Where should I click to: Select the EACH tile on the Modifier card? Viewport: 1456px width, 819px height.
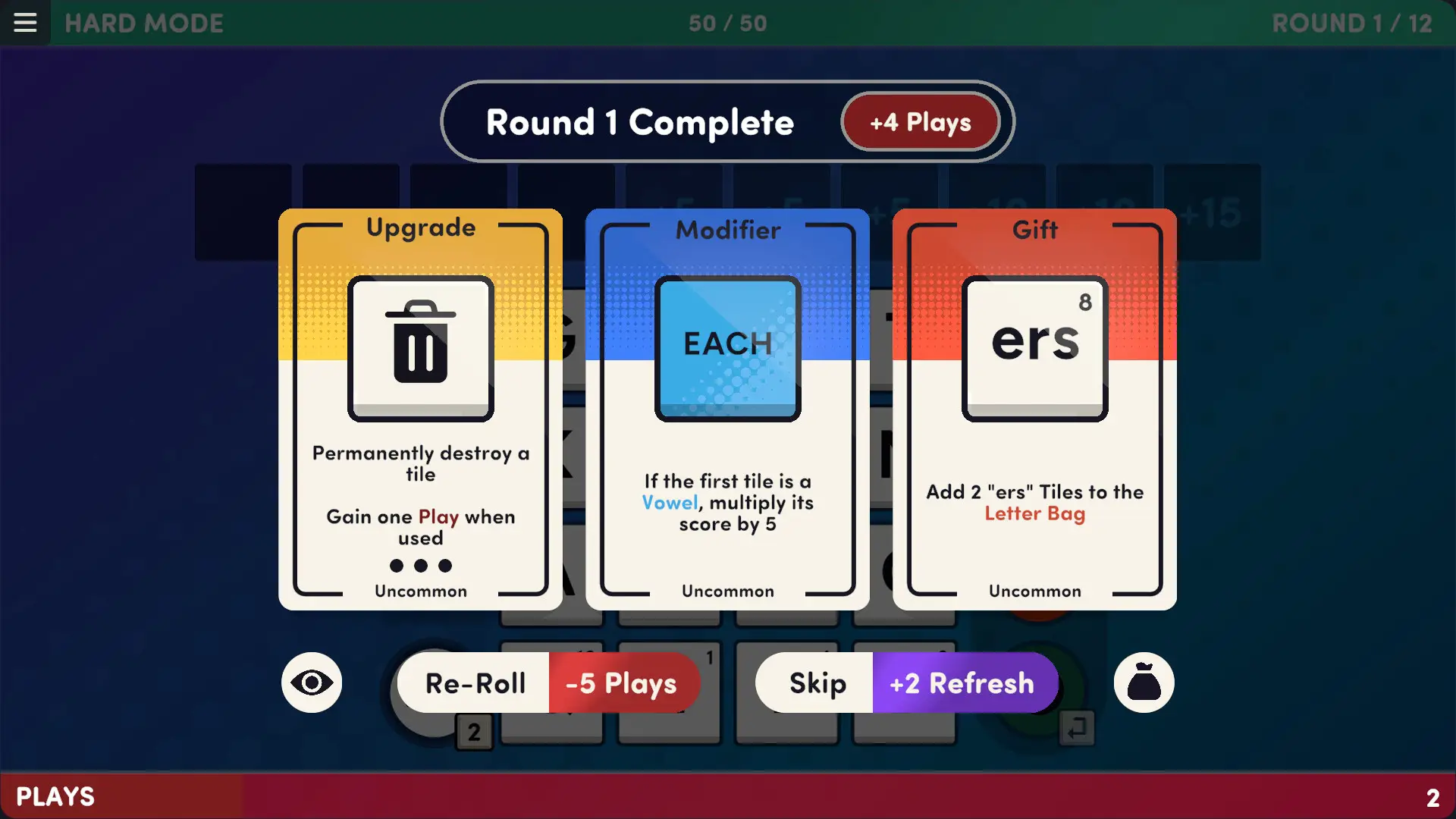[x=726, y=347]
